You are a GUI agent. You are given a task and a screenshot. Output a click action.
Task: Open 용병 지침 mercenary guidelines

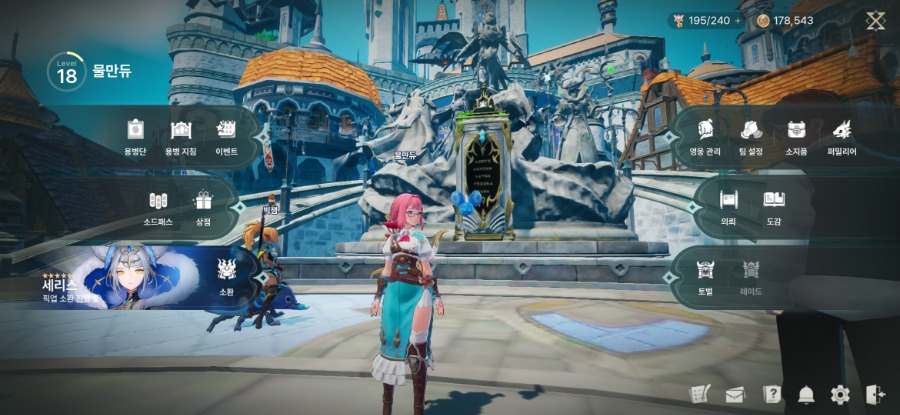[x=181, y=135]
